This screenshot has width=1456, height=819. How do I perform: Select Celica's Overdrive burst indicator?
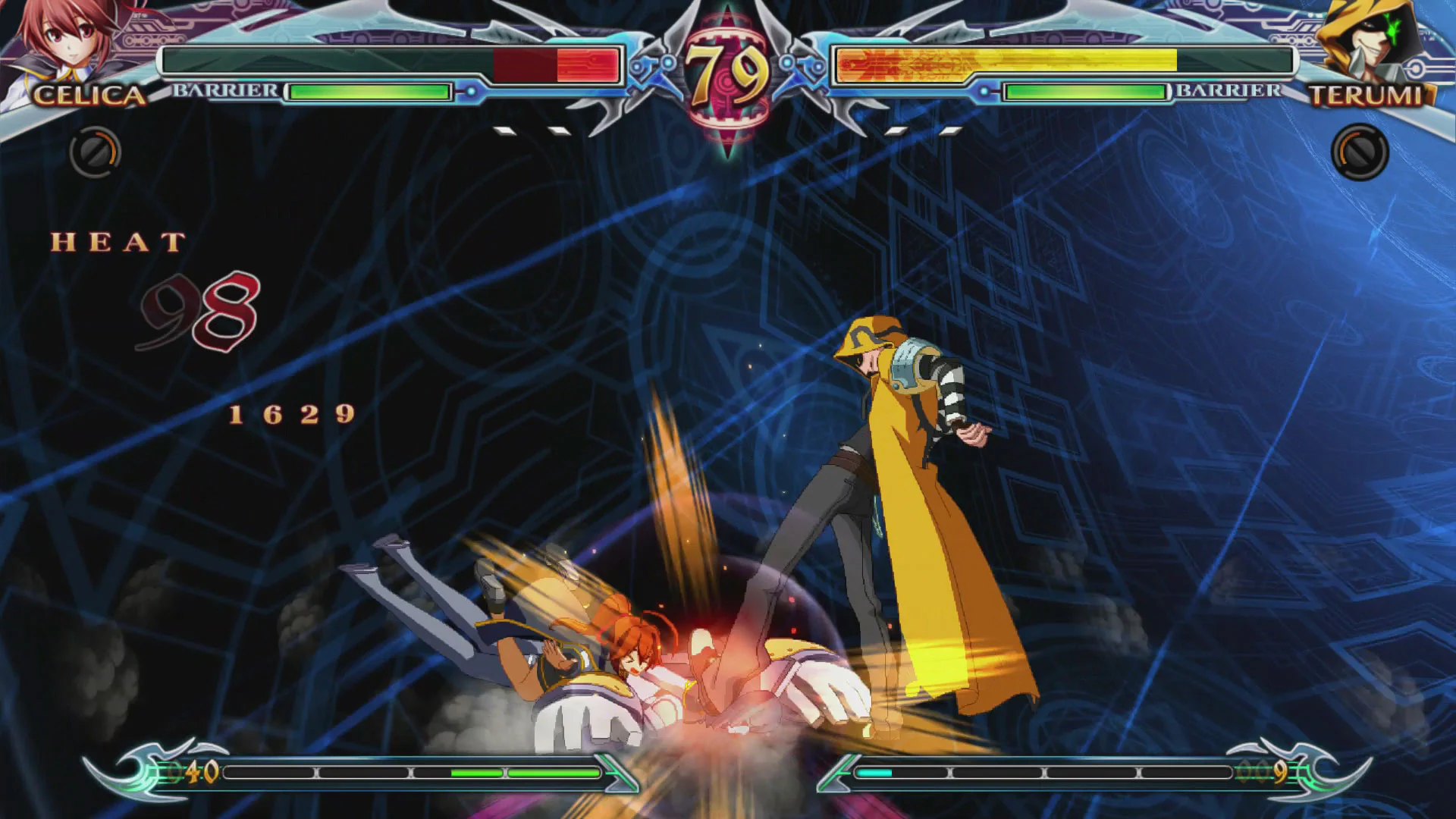pos(94,152)
